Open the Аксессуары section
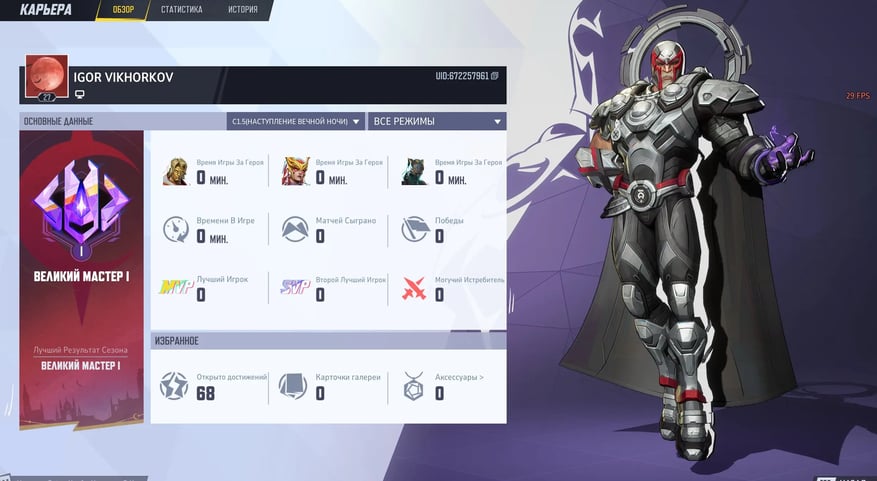 (x=445, y=386)
